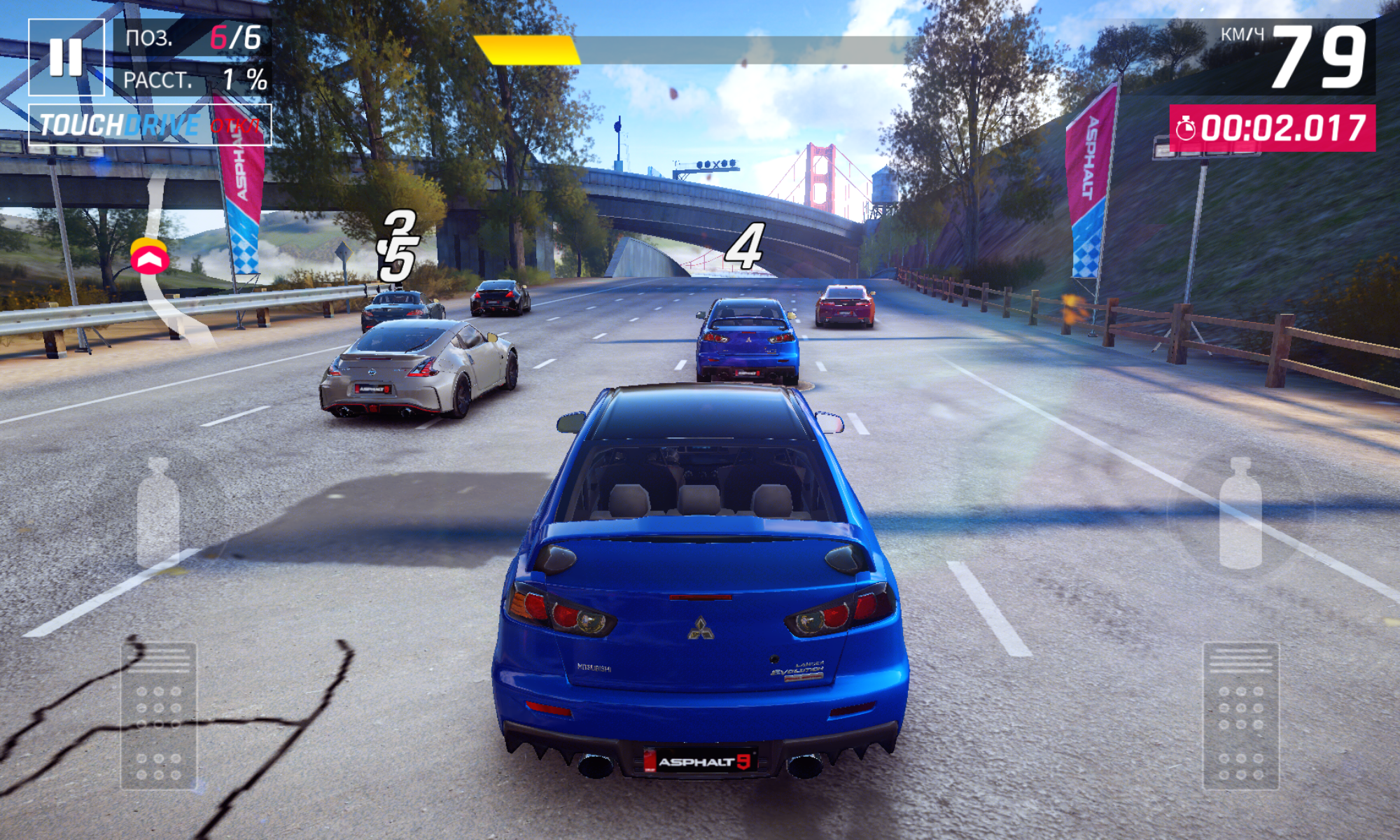Pause the race
This screenshot has height=840, width=1400.
(66, 57)
